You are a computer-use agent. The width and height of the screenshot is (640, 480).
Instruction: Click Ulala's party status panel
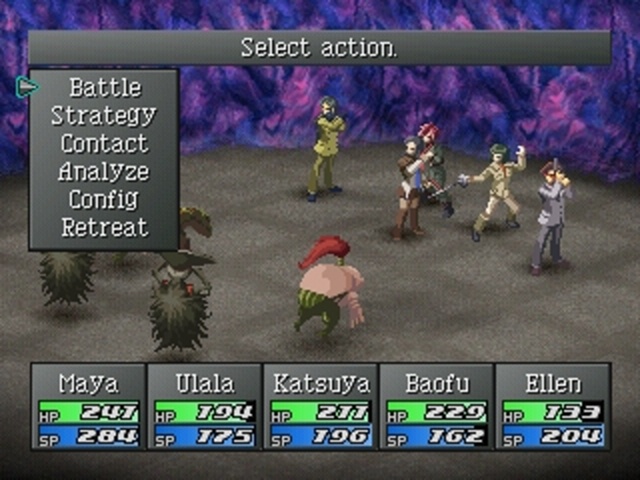[x=204, y=408]
